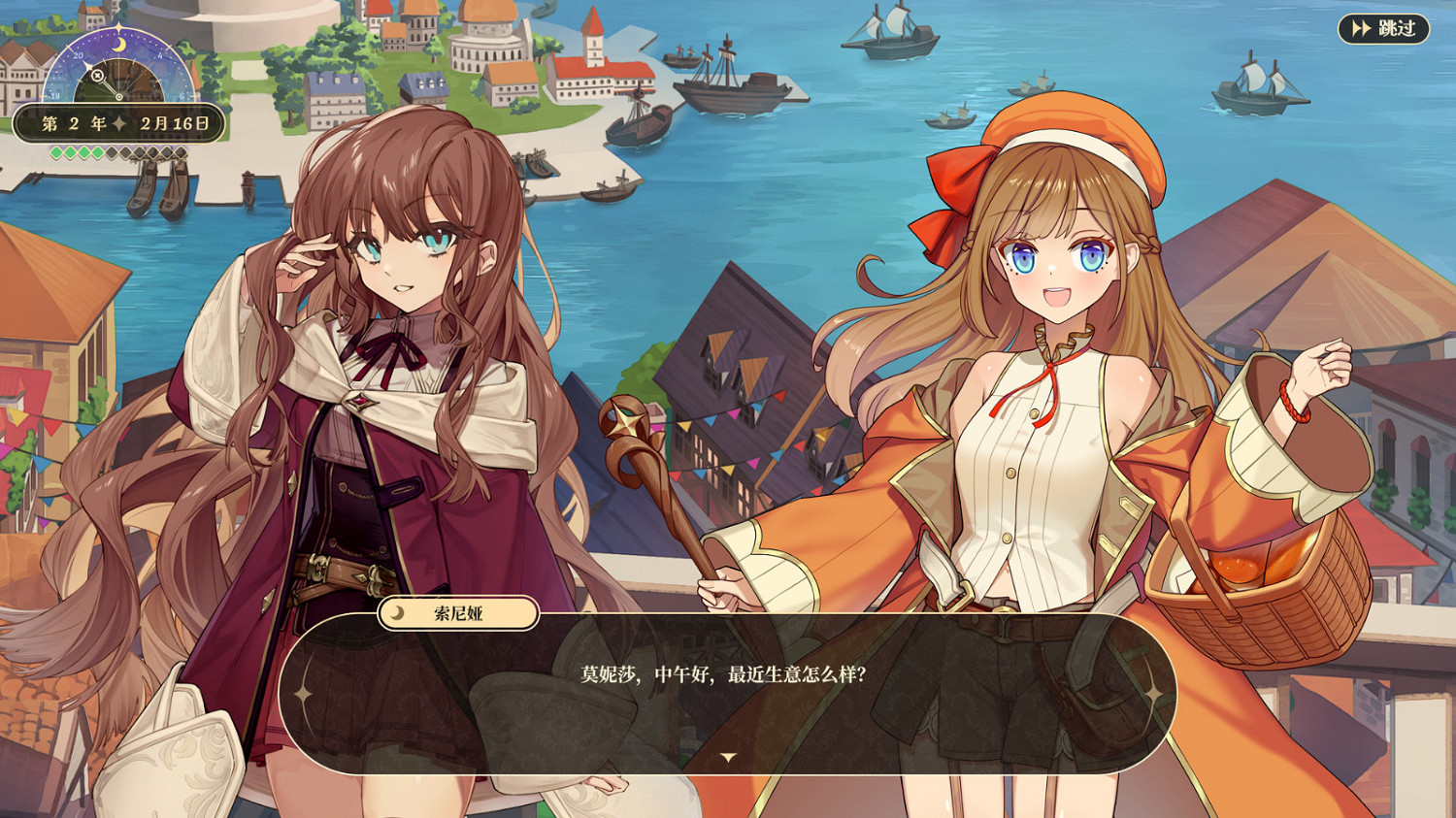Click the 6 hour mark on the time dial
This screenshot has width=1456, height=818.
[x=182, y=96]
